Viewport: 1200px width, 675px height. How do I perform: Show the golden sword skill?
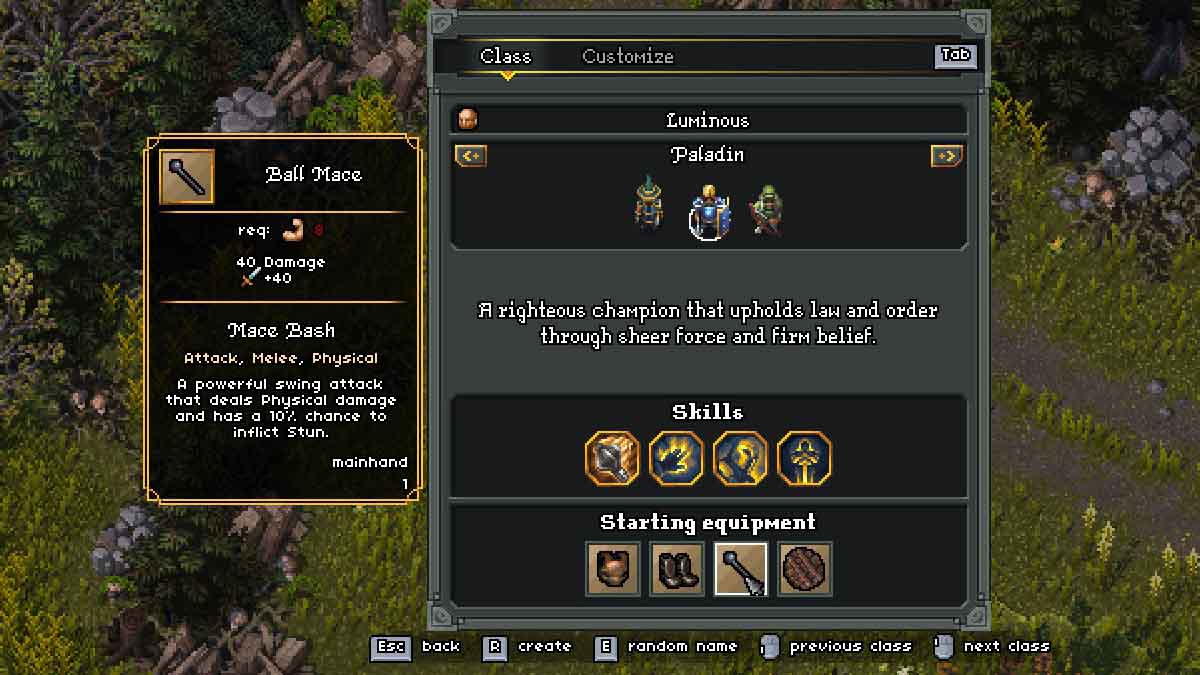804,458
